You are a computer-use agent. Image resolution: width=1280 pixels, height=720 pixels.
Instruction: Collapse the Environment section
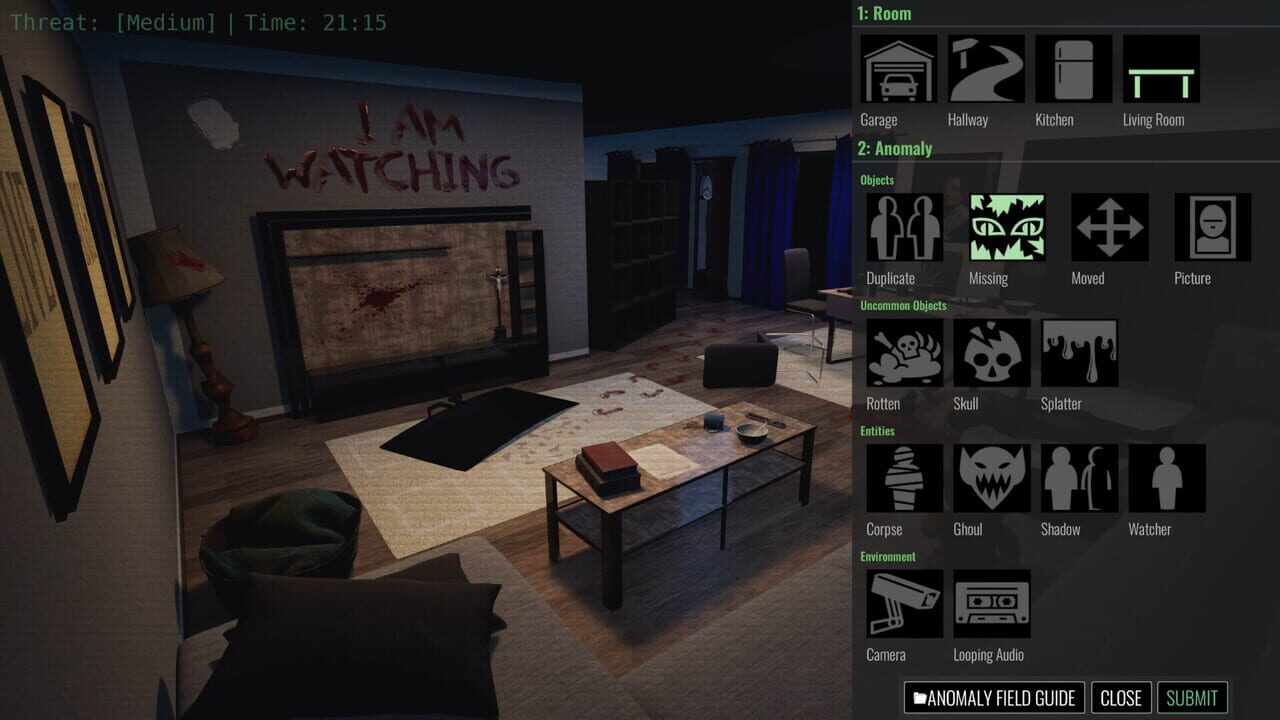(888, 557)
